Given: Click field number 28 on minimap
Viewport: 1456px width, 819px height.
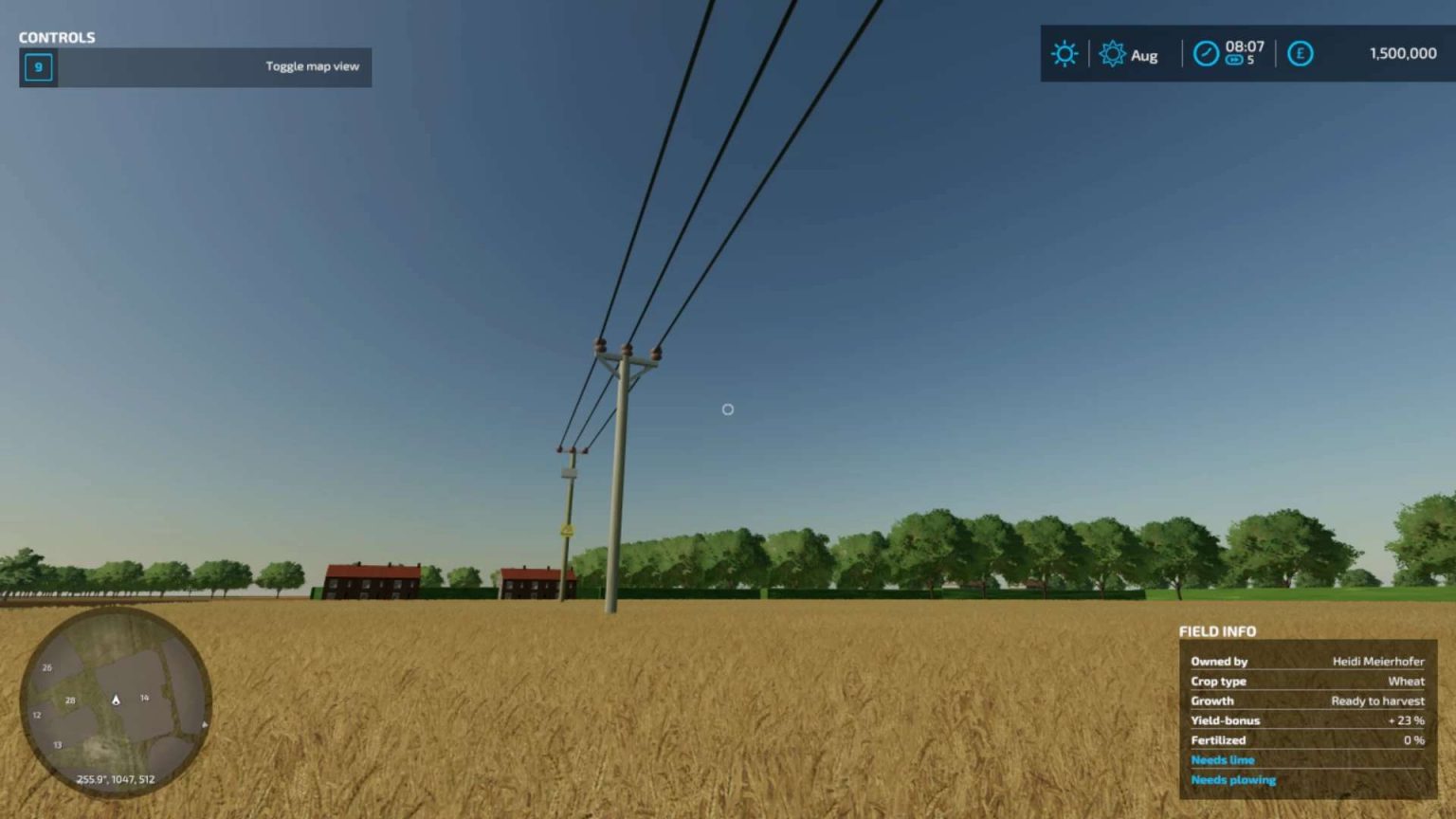Looking at the screenshot, I should click(x=69, y=700).
